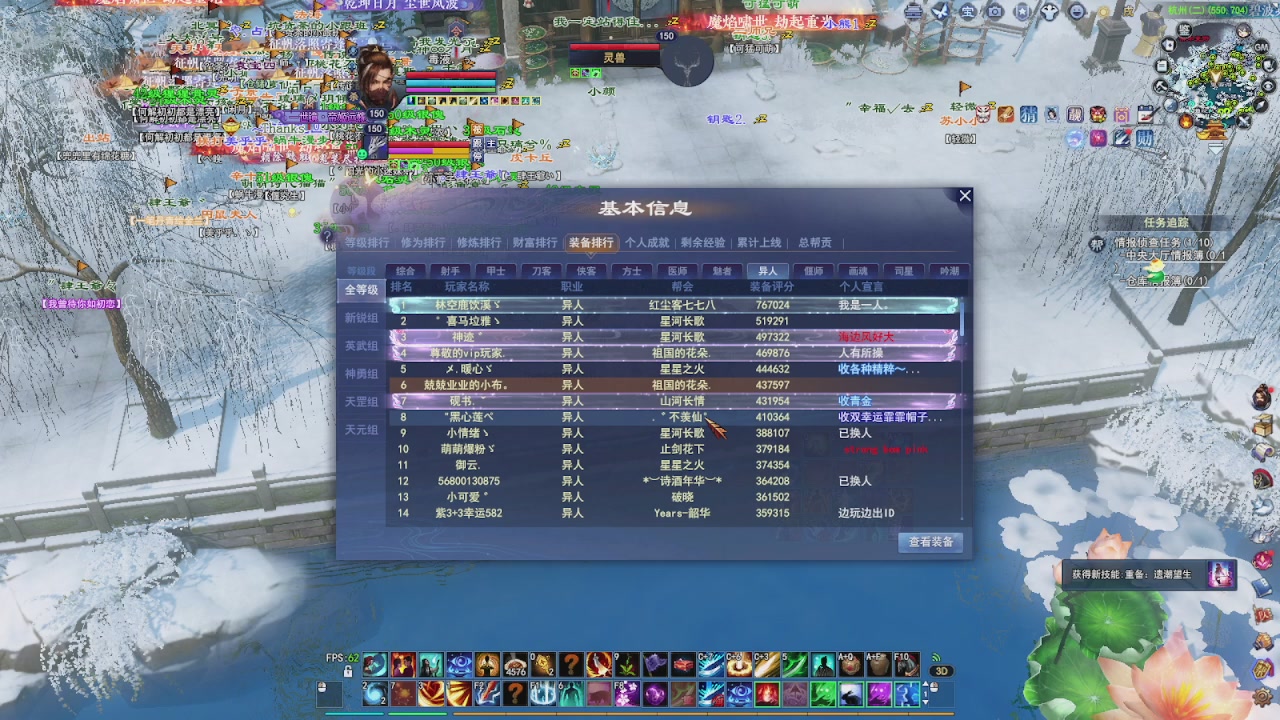1280x720 pixels.
Task: Open the camera screenshot tool at top
Action: click(994, 10)
